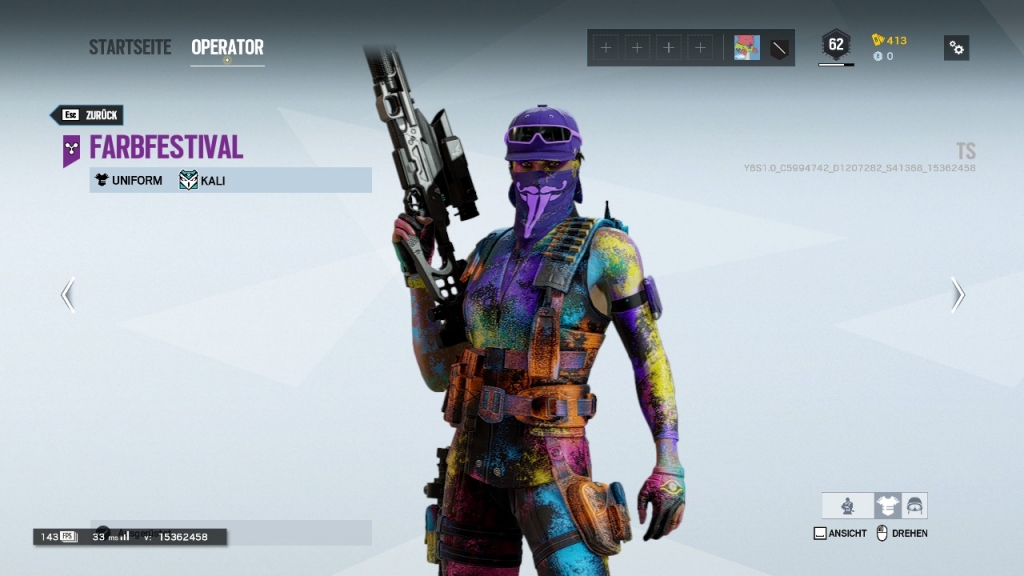Open the level 62 progression badge

[836, 45]
